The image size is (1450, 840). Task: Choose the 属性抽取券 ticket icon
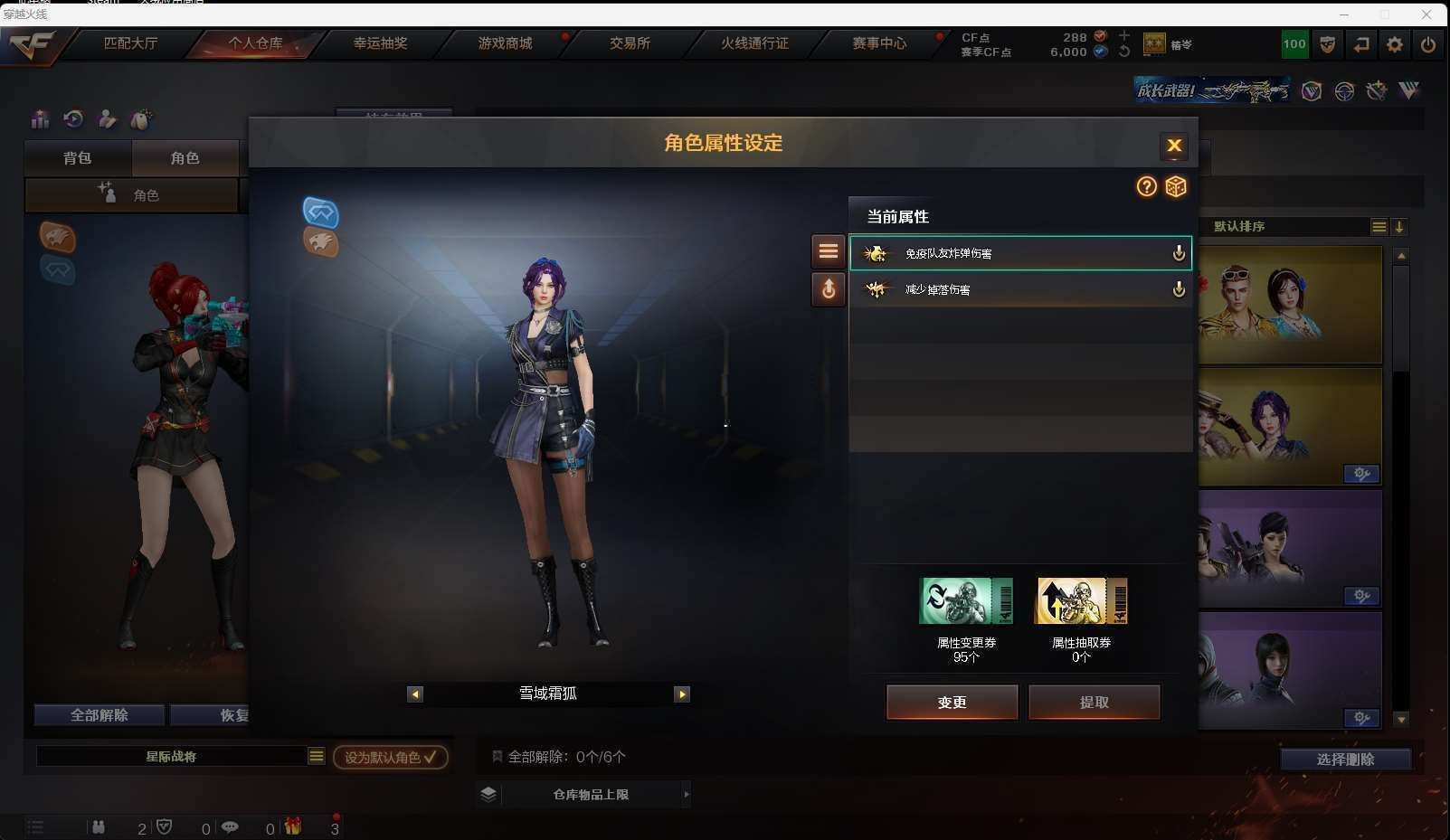1081,601
